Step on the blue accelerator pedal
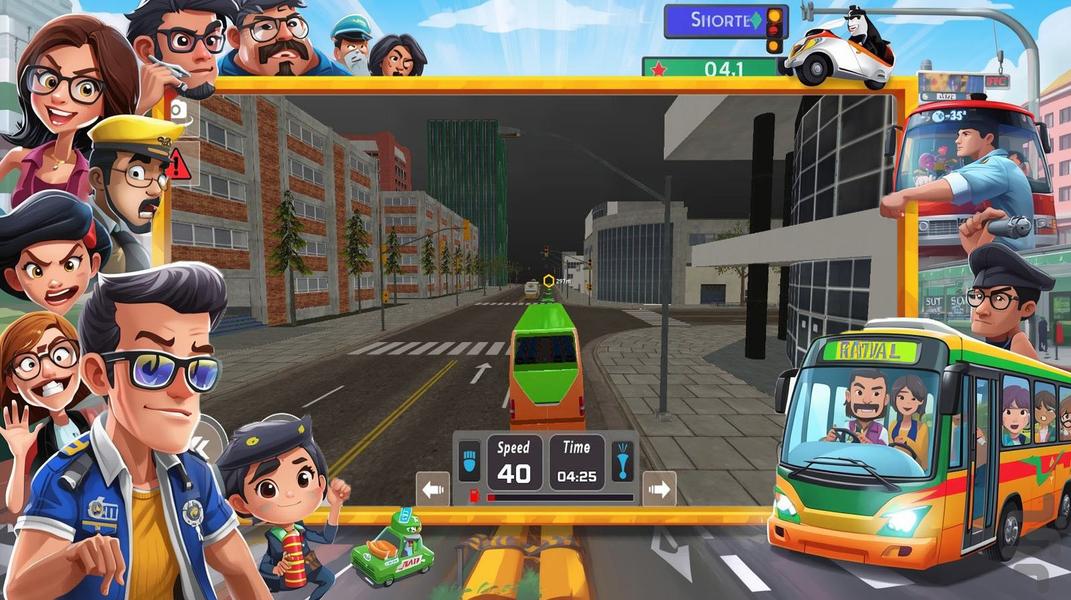This screenshot has width=1071, height=600. (x=622, y=461)
